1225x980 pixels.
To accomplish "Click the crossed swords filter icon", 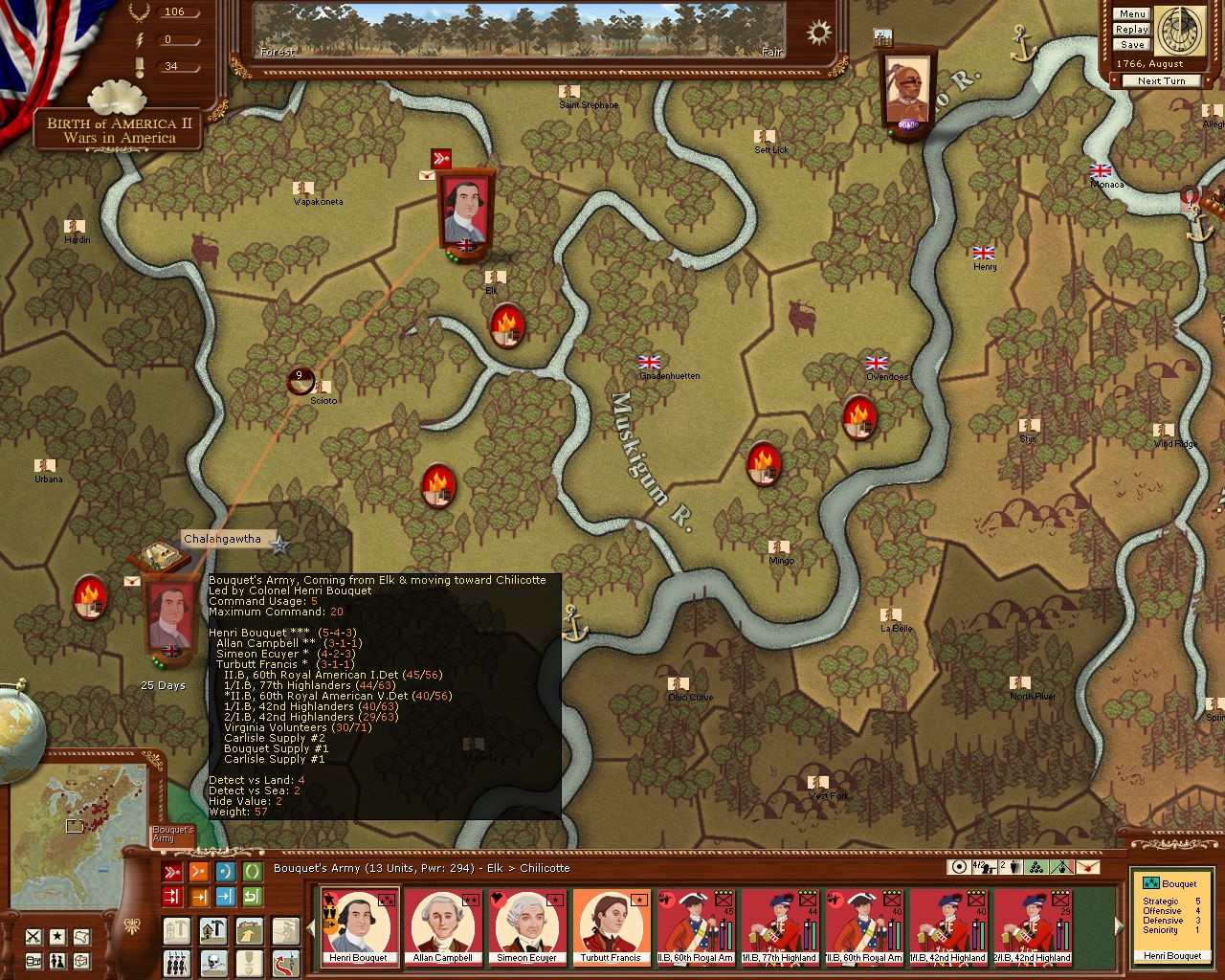I will click(33, 937).
